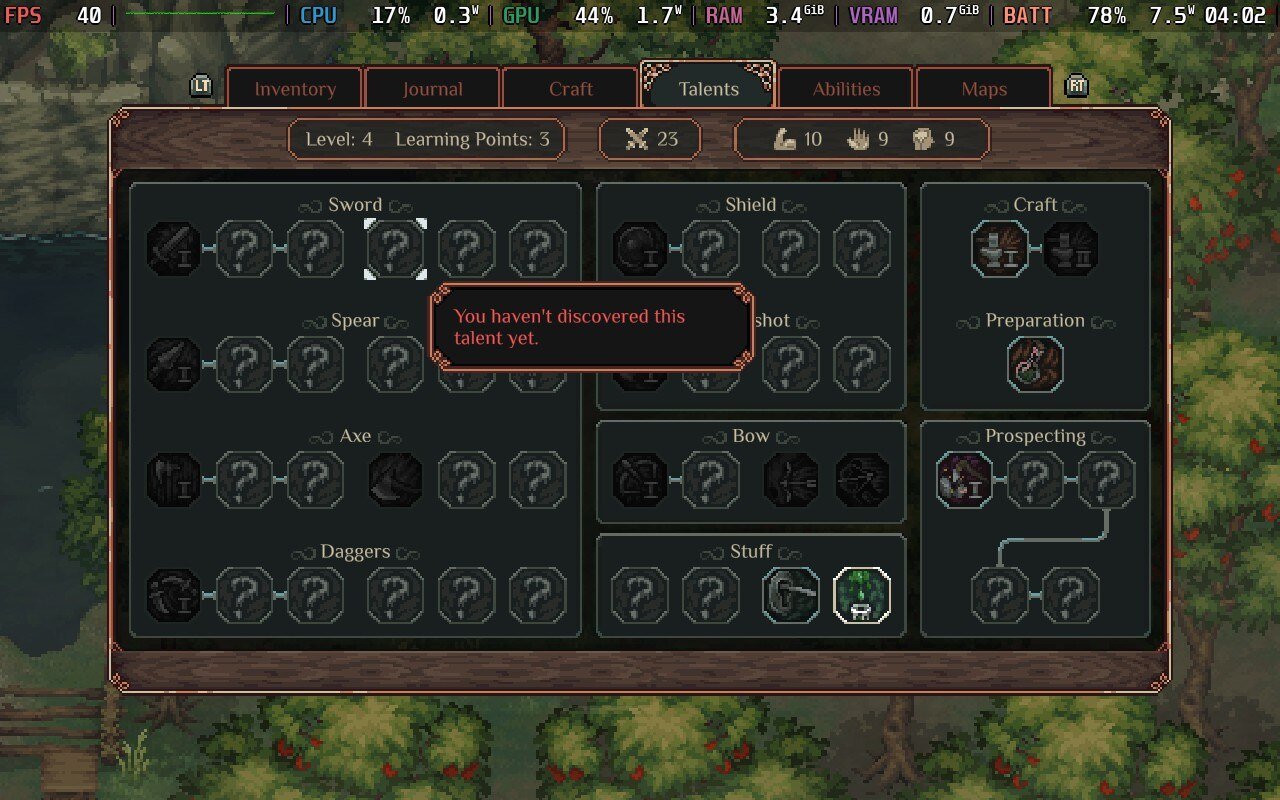Screen dimensions: 1280x800
Task: Select the first Sword talent icon
Action: [174, 249]
